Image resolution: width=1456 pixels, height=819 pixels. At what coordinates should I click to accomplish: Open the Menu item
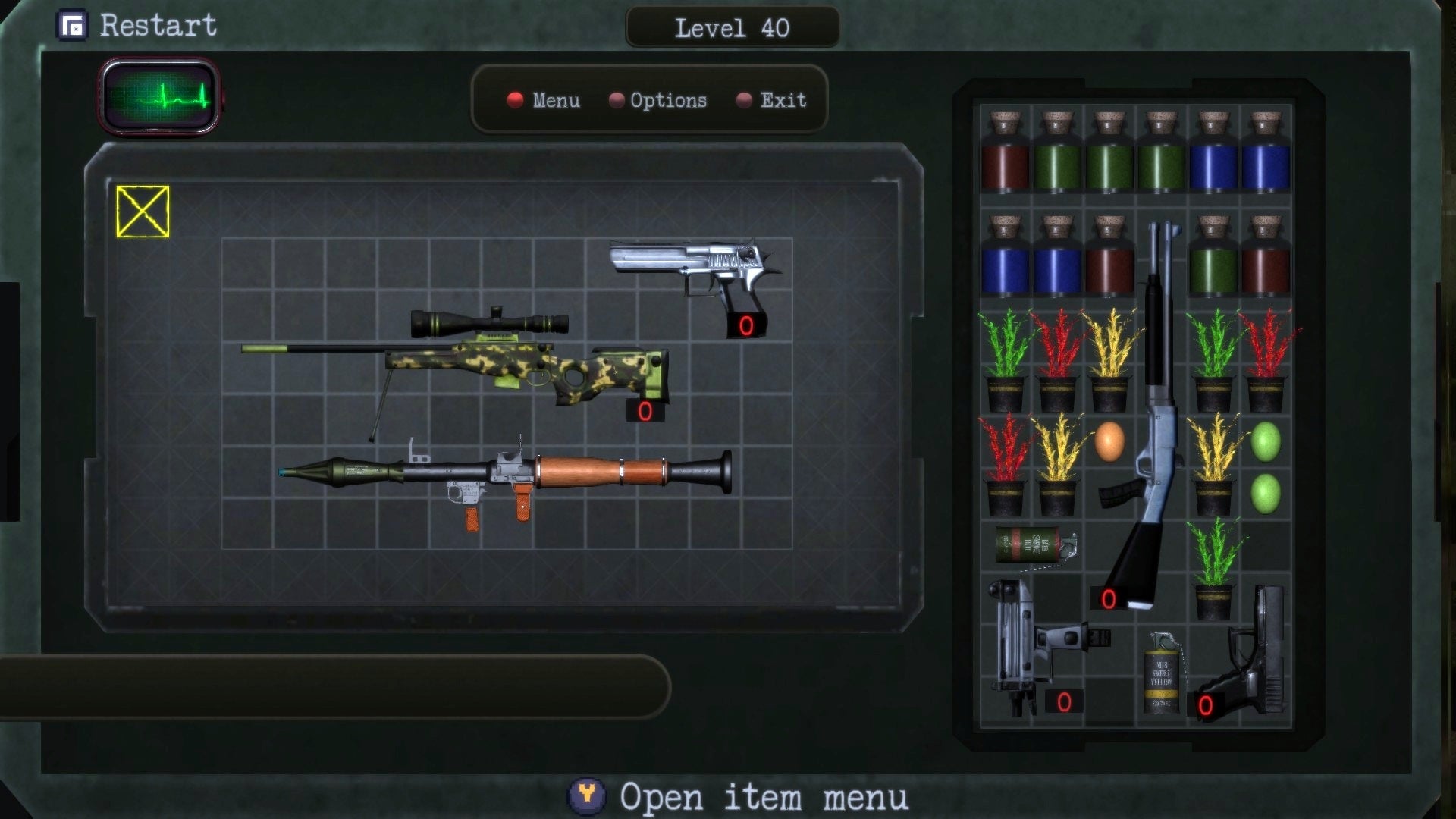[x=557, y=100]
